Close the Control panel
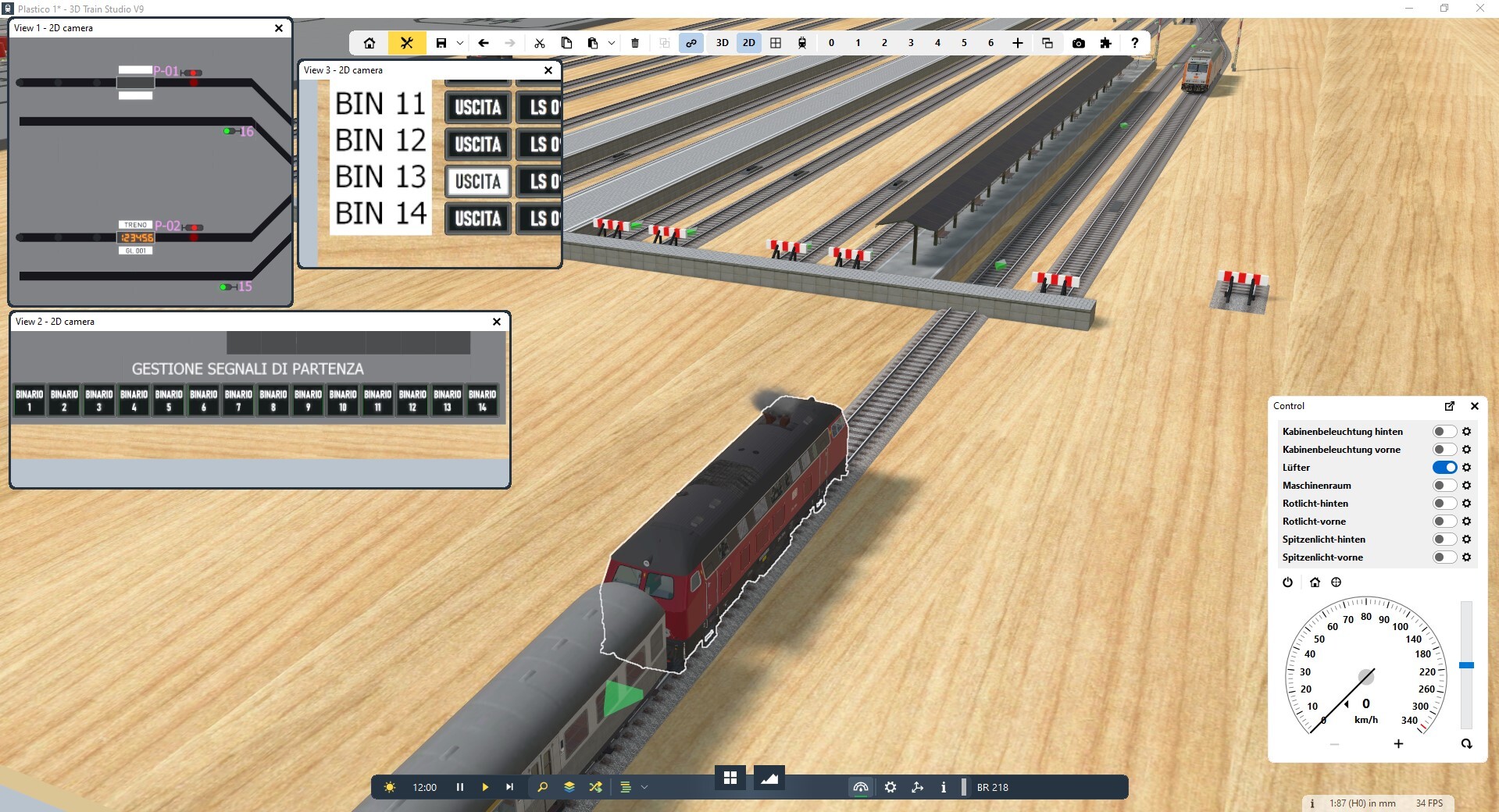1499x812 pixels. (1475, 406)
